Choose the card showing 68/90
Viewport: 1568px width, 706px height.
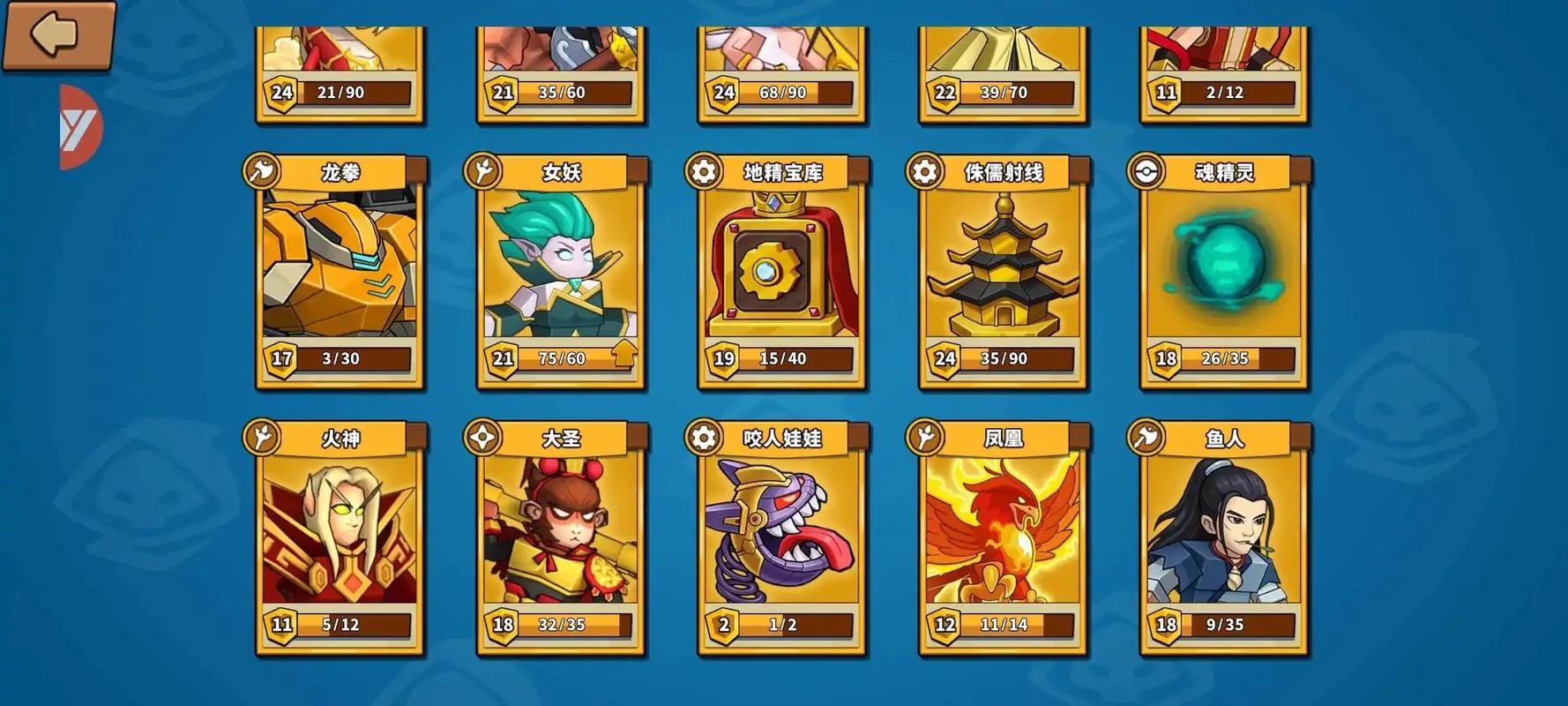[782, 72]
